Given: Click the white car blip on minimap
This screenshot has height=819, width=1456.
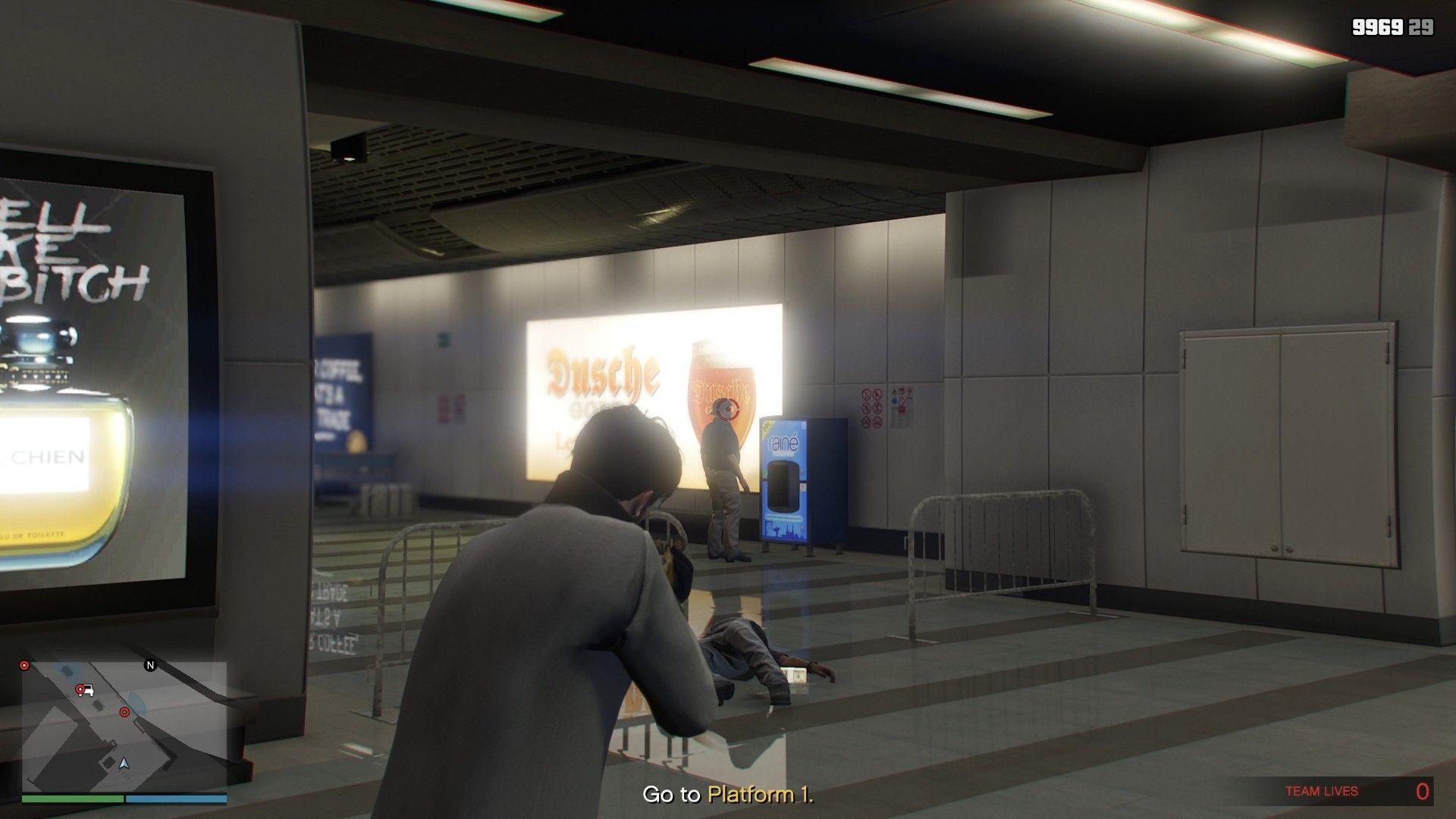Looking at the screenshot, I should 89,690.
